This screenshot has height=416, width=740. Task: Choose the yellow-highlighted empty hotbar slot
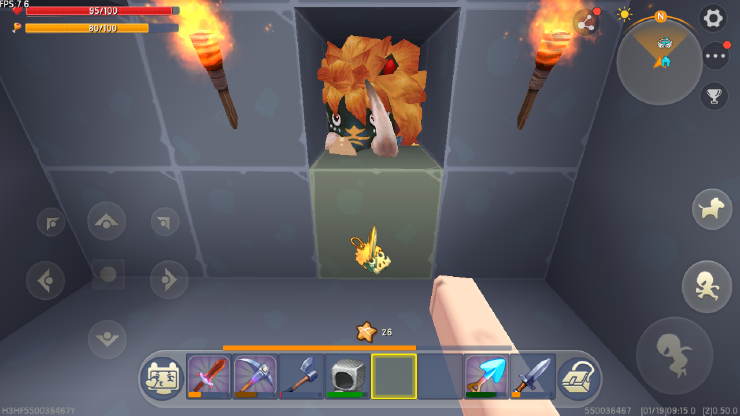click(x=394, y=377)
